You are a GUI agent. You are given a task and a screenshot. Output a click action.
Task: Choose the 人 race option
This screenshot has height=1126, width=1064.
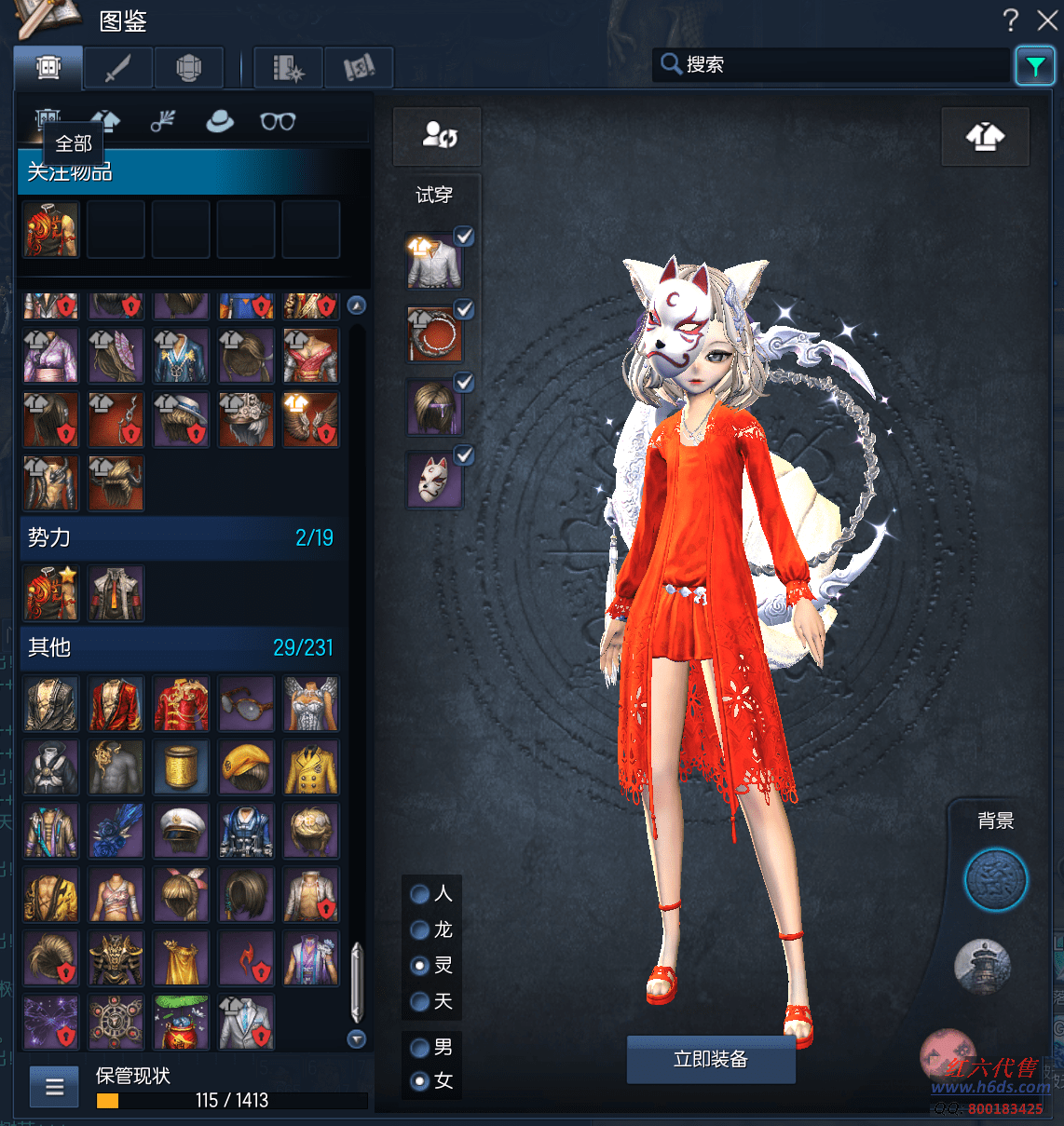[420, 894]
